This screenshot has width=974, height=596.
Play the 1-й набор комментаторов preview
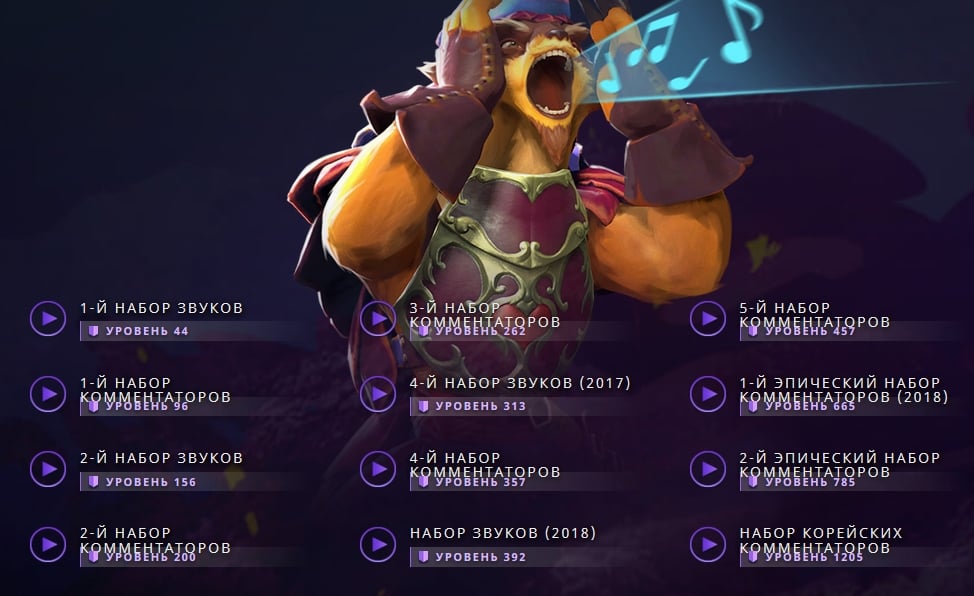(48, 393)
